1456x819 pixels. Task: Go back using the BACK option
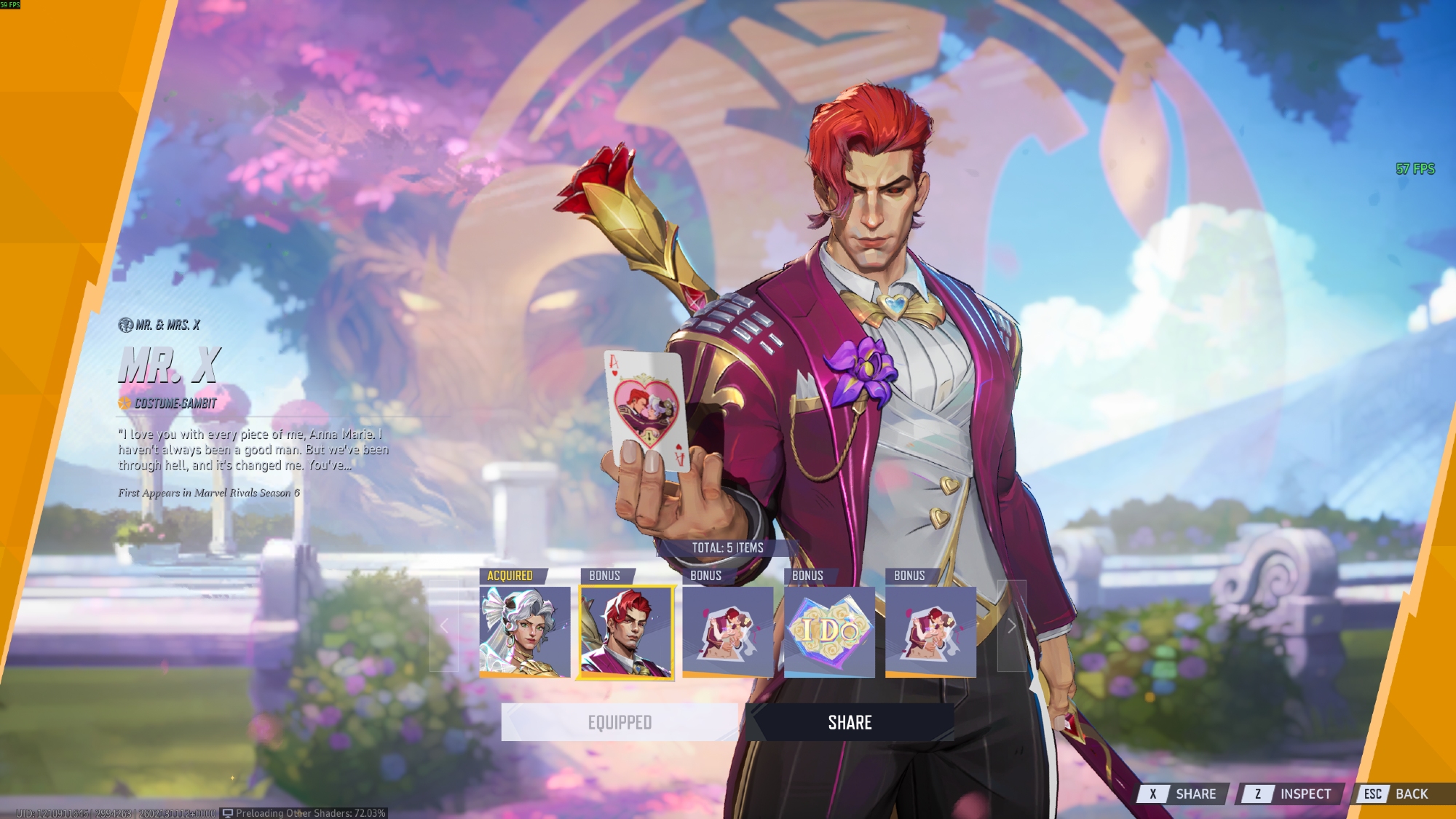(1396, 794)
